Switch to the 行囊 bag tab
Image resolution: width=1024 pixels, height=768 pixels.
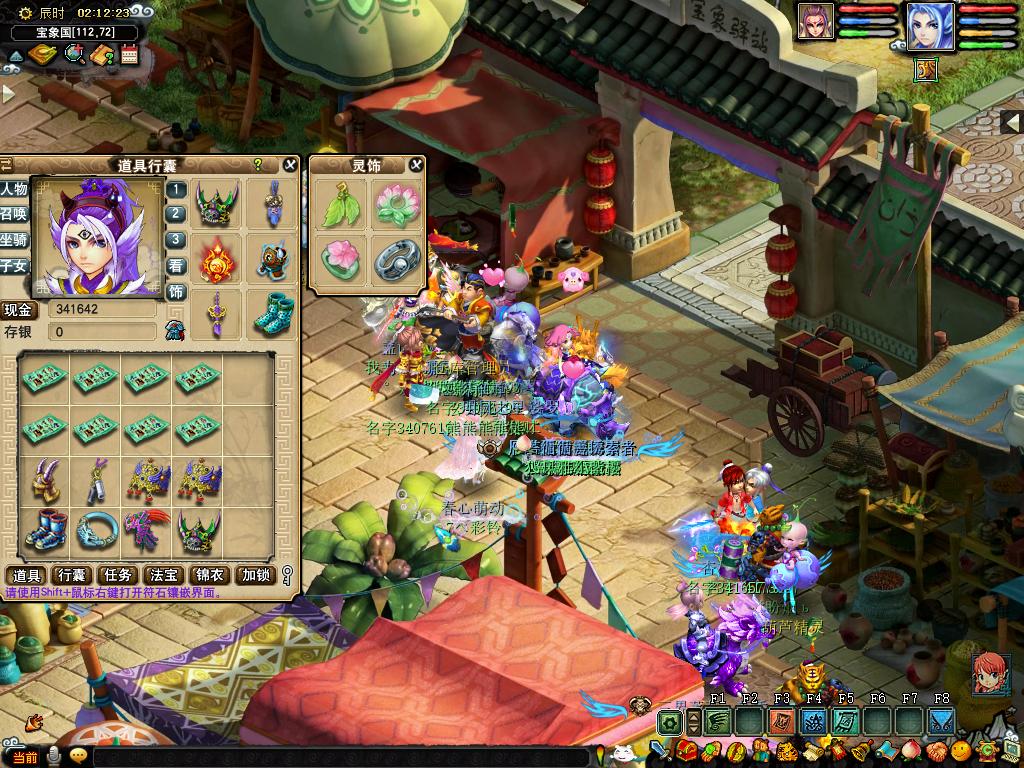(71, 575)
